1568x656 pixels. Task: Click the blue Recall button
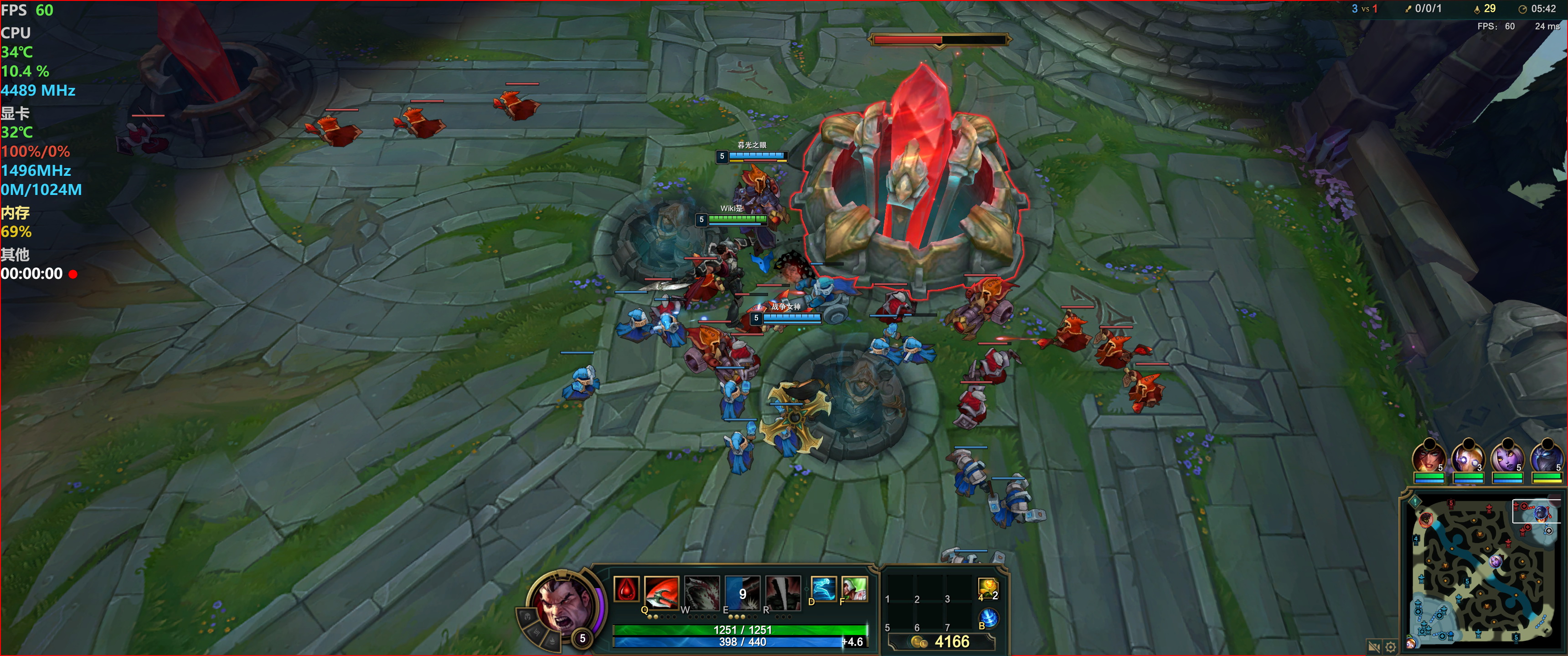point(989,618)
